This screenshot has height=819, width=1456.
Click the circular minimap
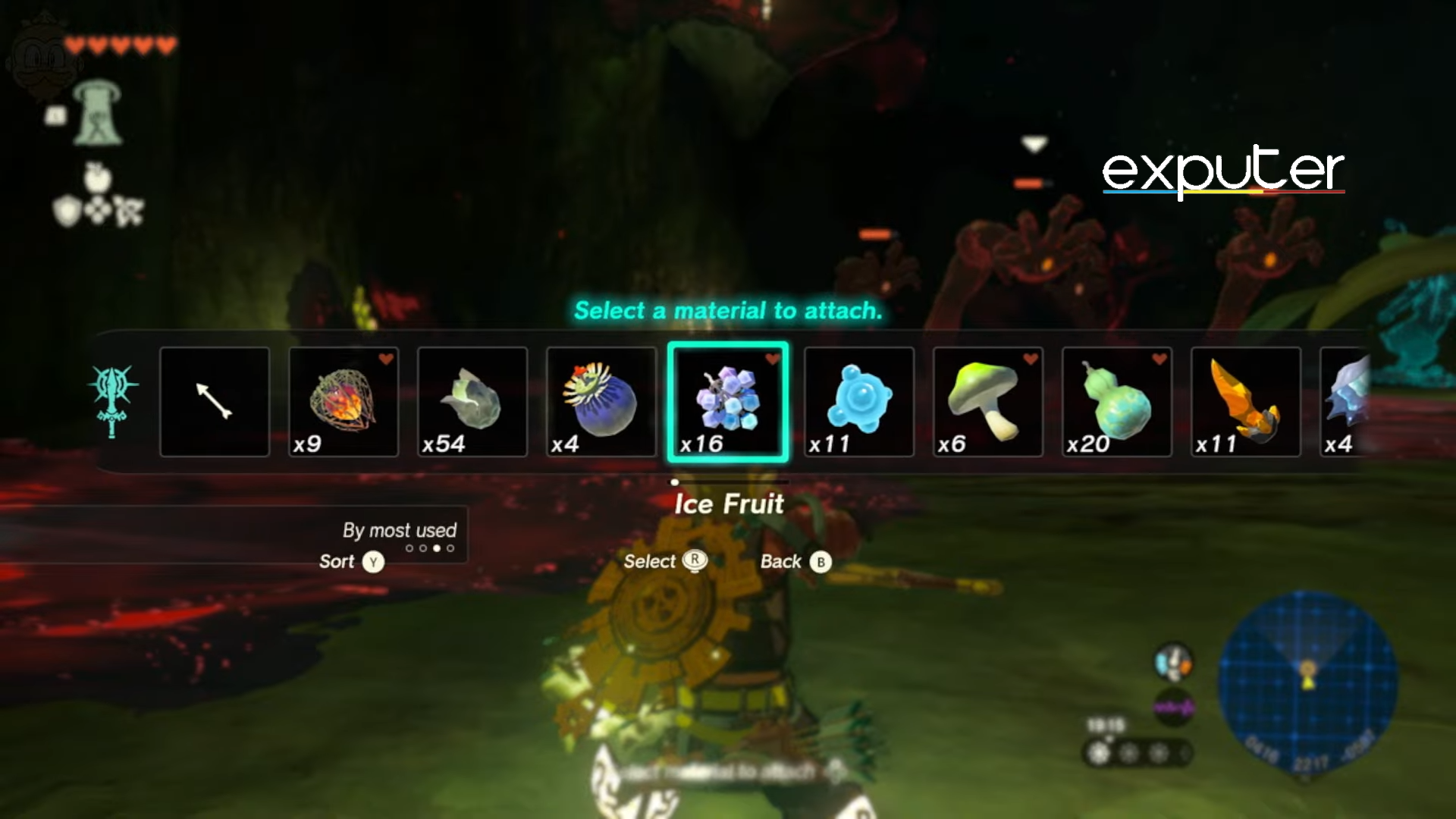point(1307,682)
